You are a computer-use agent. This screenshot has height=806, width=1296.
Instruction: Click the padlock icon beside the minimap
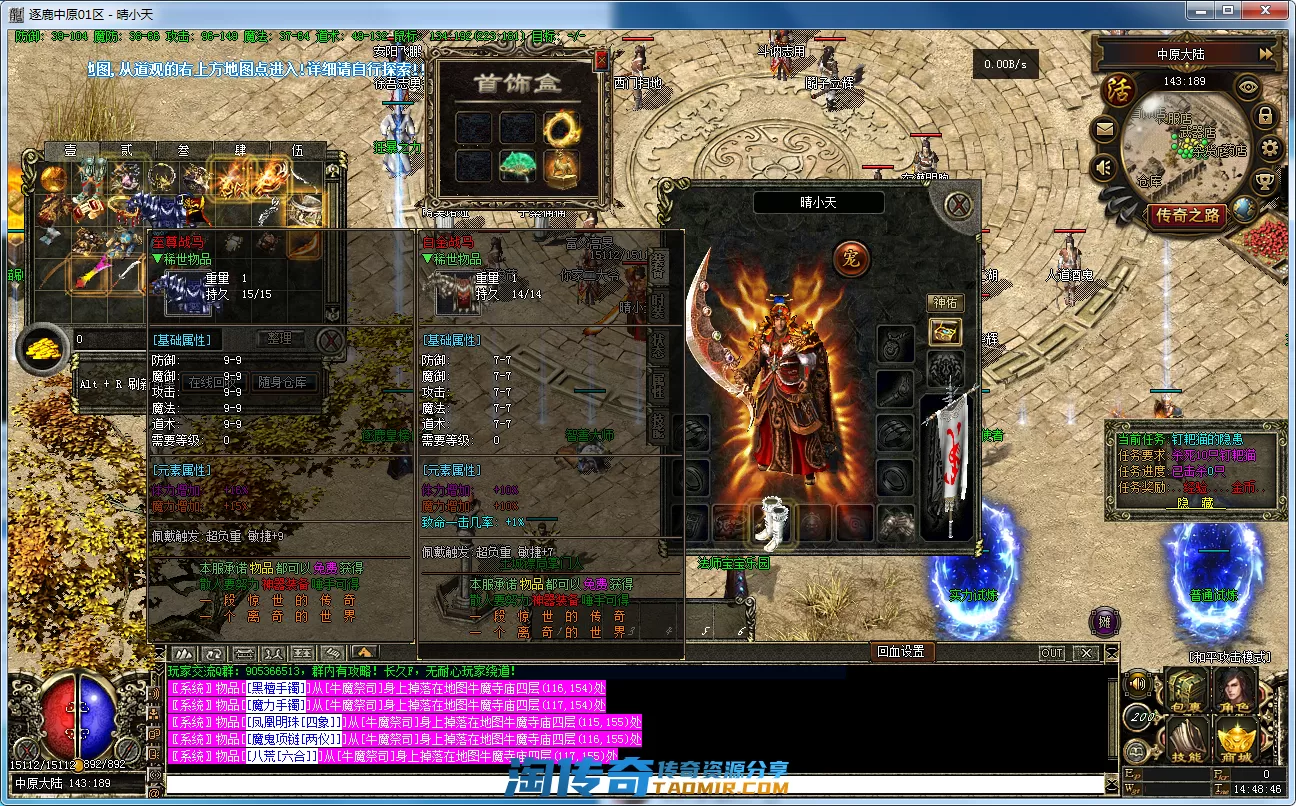(x=1265, y=116)
